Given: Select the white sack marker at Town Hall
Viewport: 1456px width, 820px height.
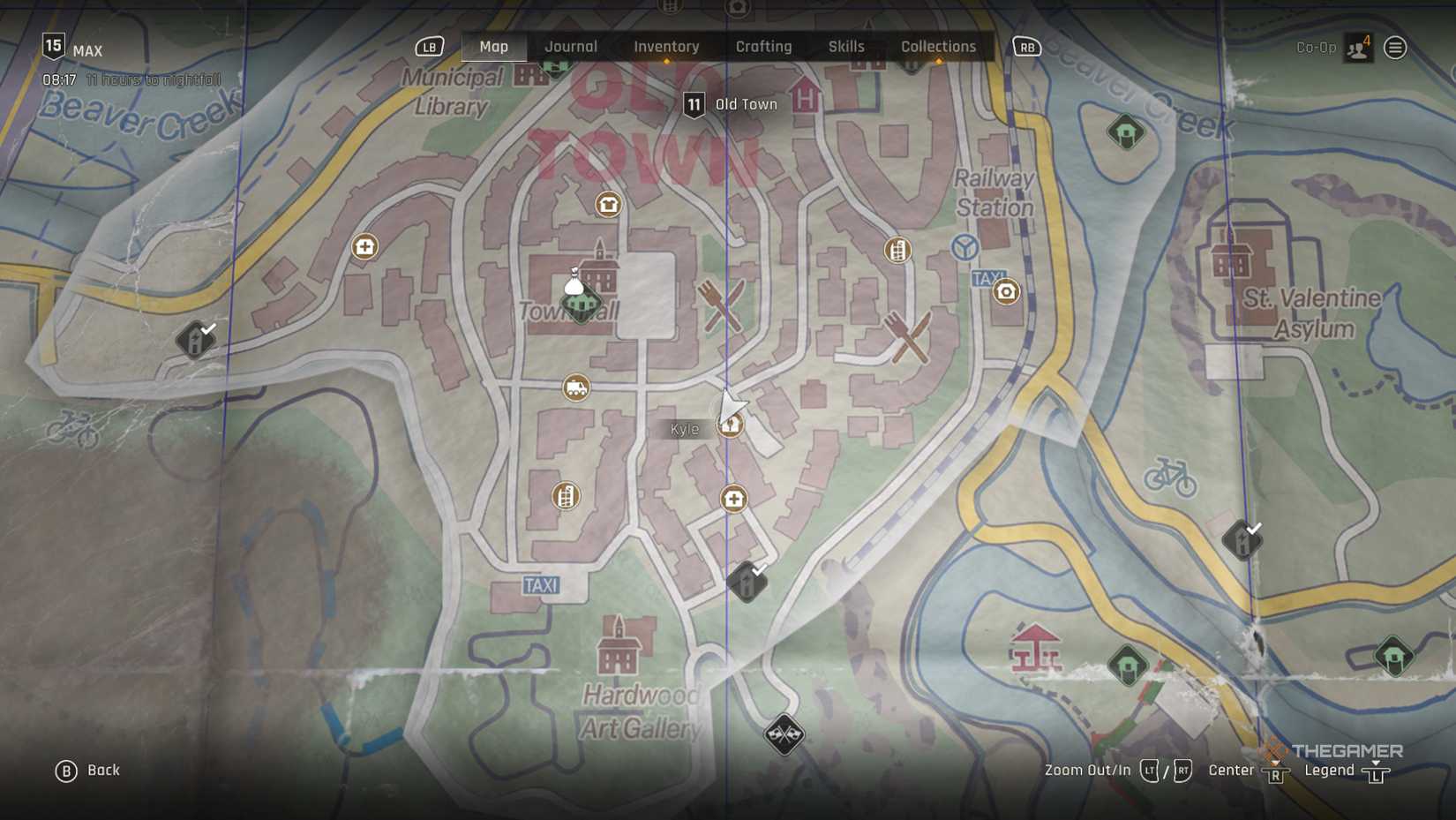Looking at the screenshot, I should tap(574, 282).
